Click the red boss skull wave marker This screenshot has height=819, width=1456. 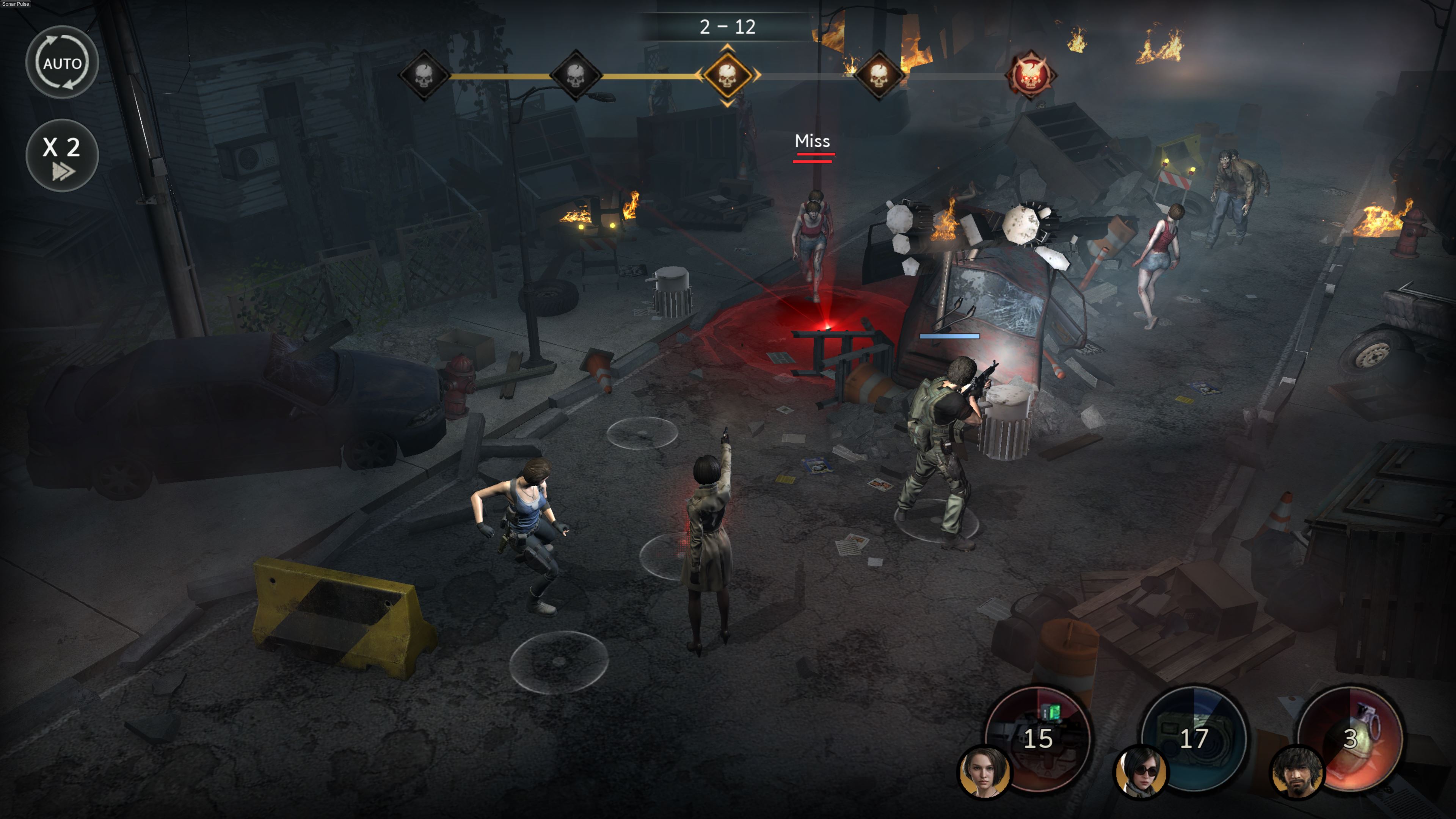coord(1030,76)
